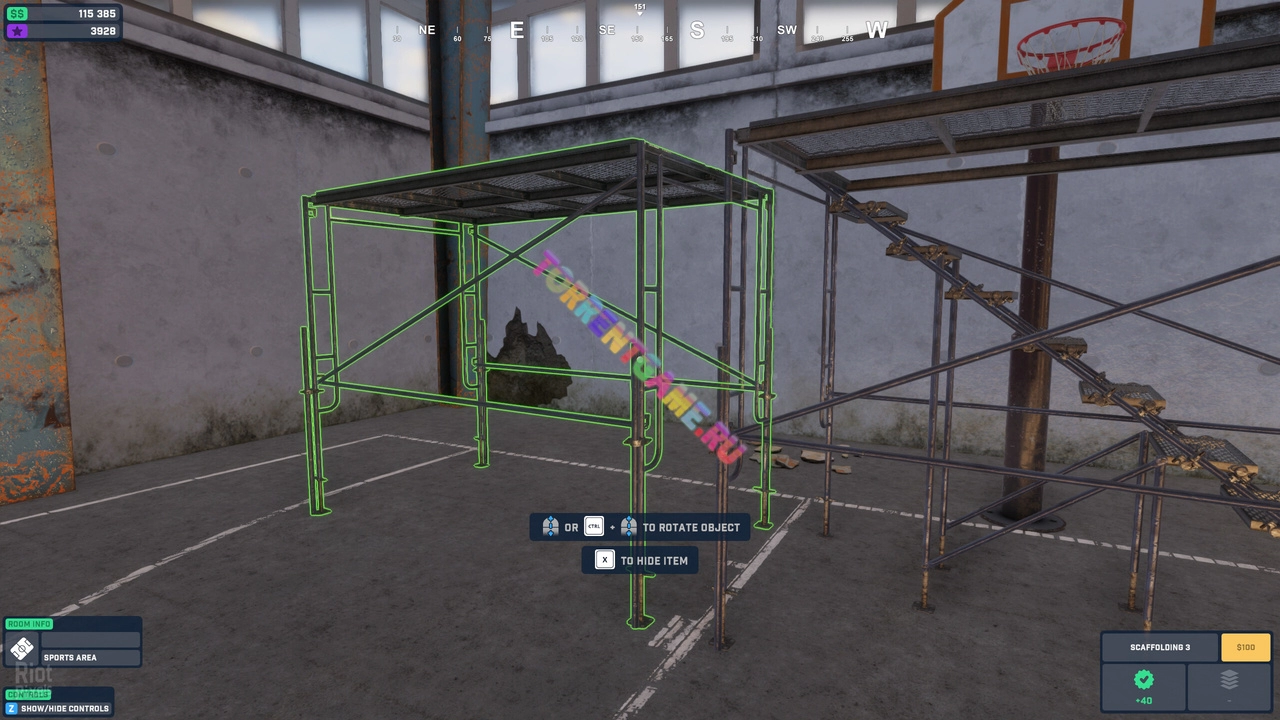1280x720 pixels.
Task: Click the Sports Area room icon
Action: click(21, 648)
